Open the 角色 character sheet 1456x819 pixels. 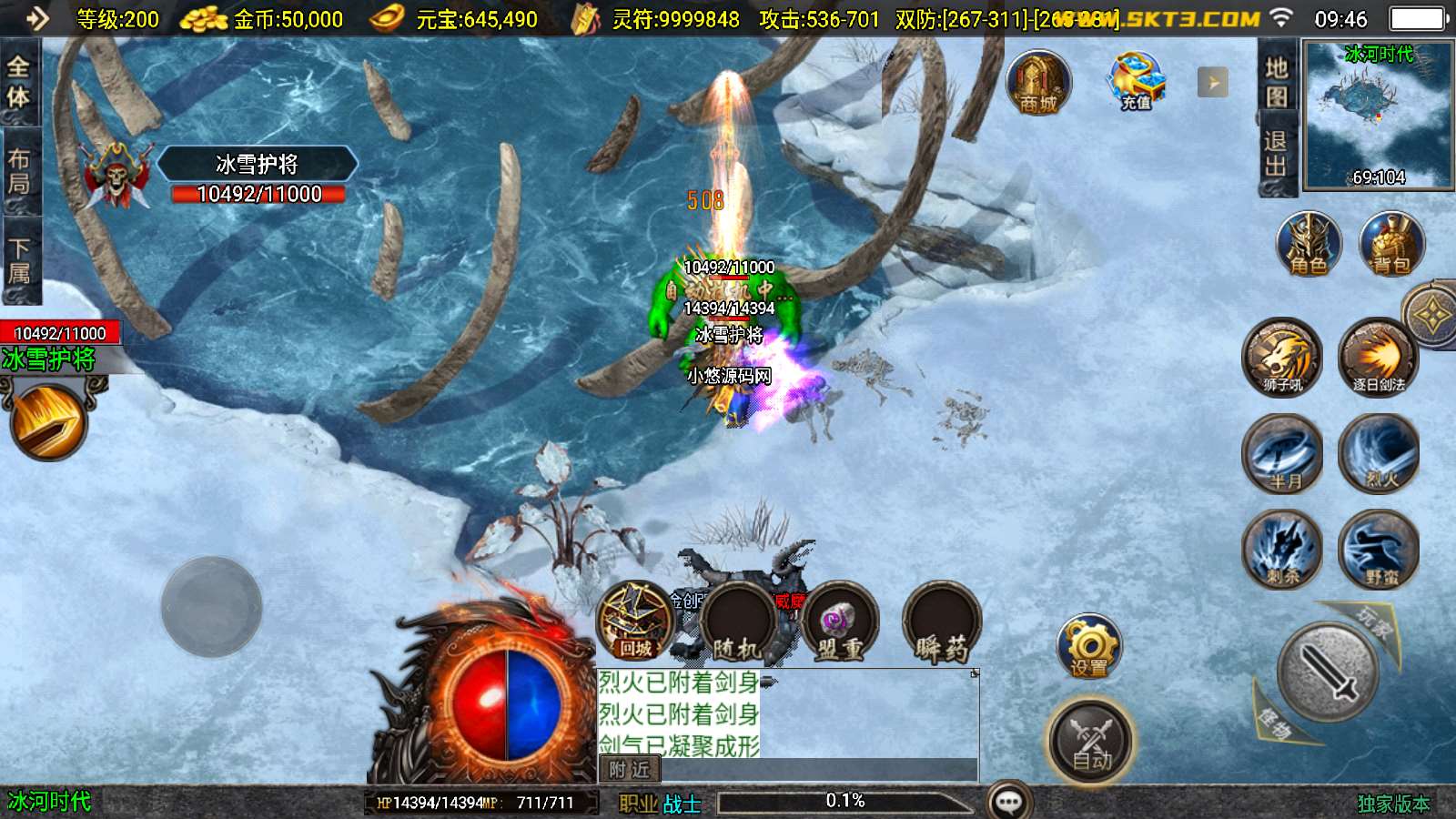(x=1309, y=245)
